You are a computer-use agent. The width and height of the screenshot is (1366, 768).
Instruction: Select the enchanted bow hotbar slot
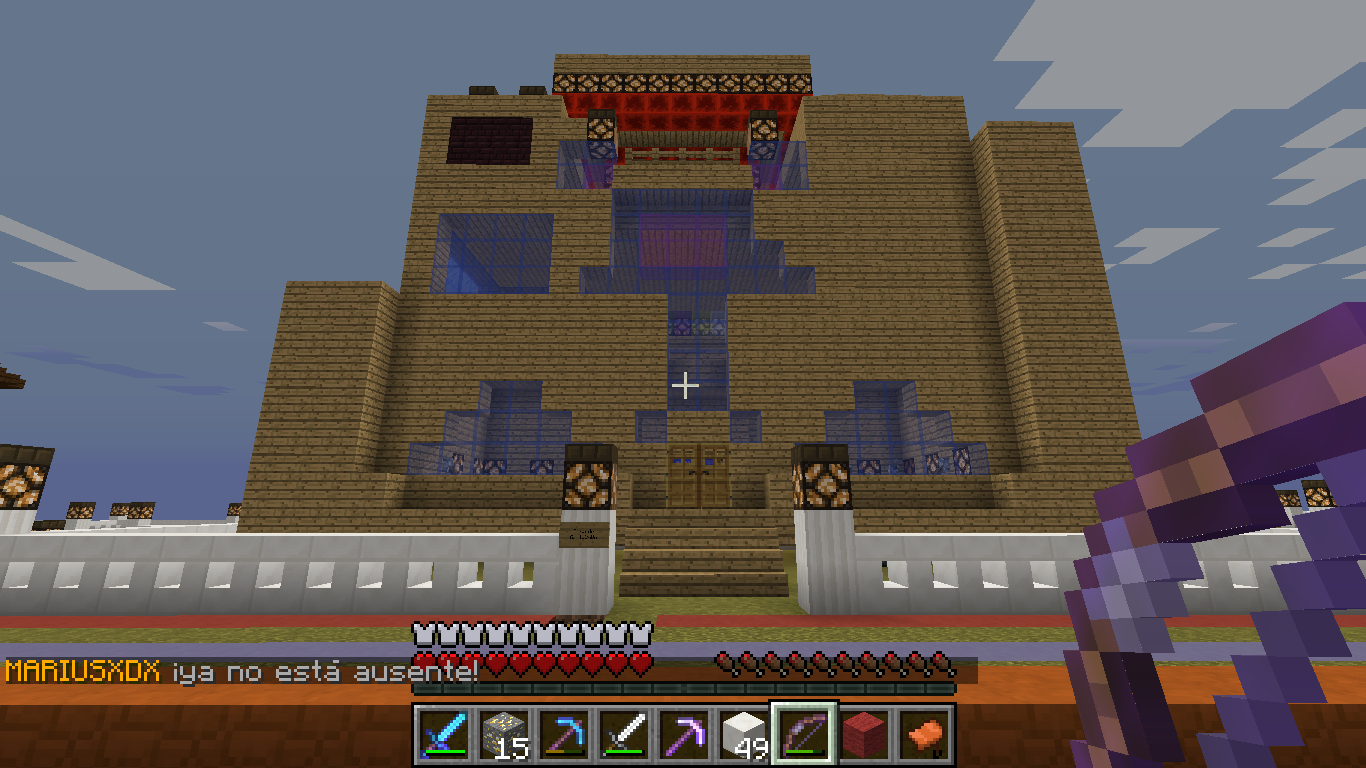803,734
